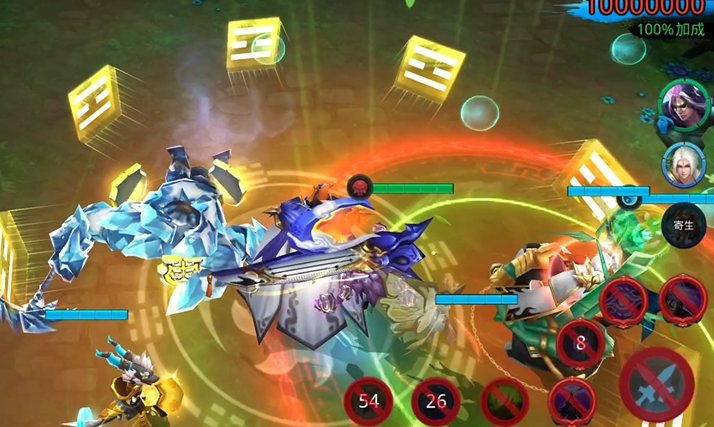
Task: Tap the green leaf skill icon
Action: 504,403
